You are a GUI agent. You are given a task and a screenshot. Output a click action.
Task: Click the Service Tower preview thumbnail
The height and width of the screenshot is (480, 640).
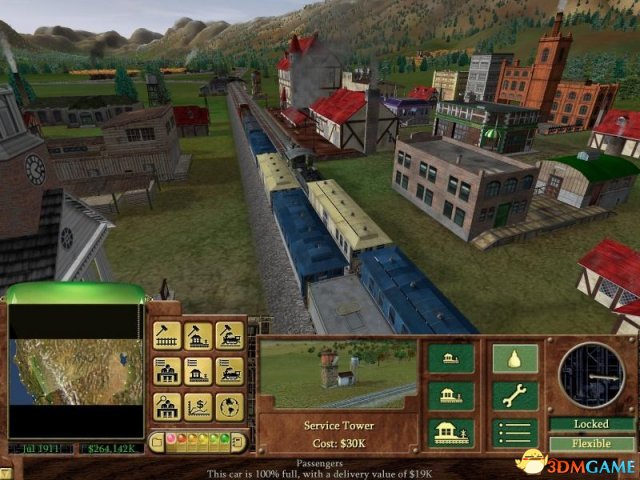(x=337, y=374)
